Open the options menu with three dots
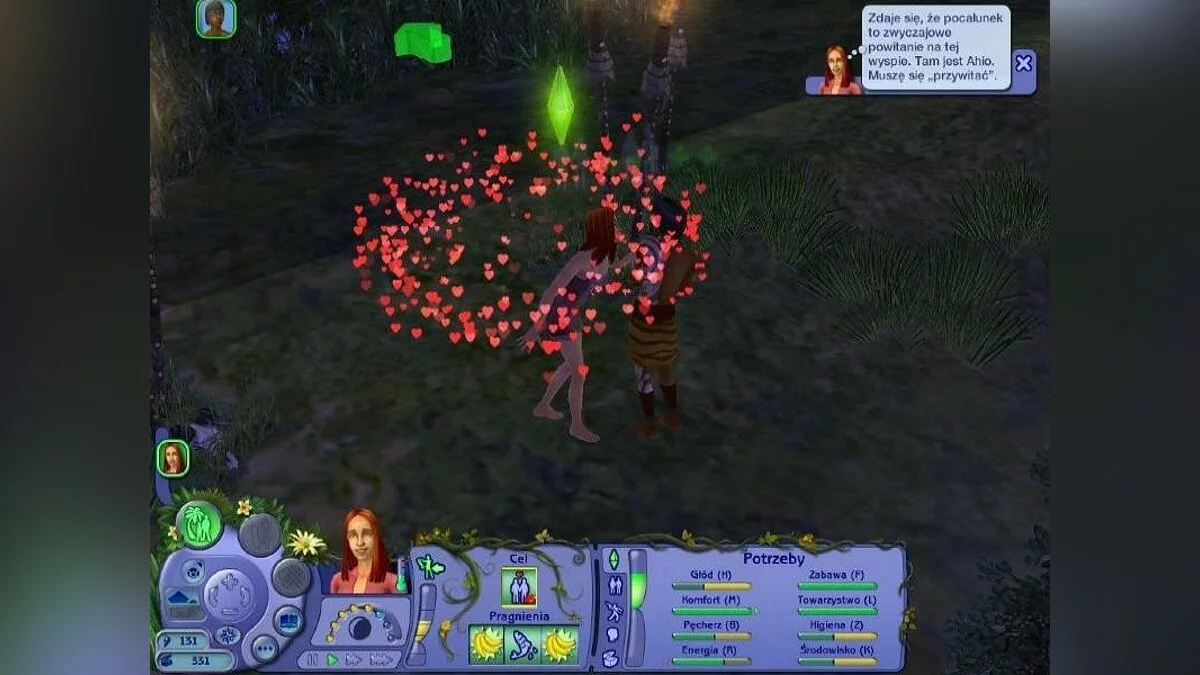This screenshot has width=1200, height=675. [x=264, y=649]
